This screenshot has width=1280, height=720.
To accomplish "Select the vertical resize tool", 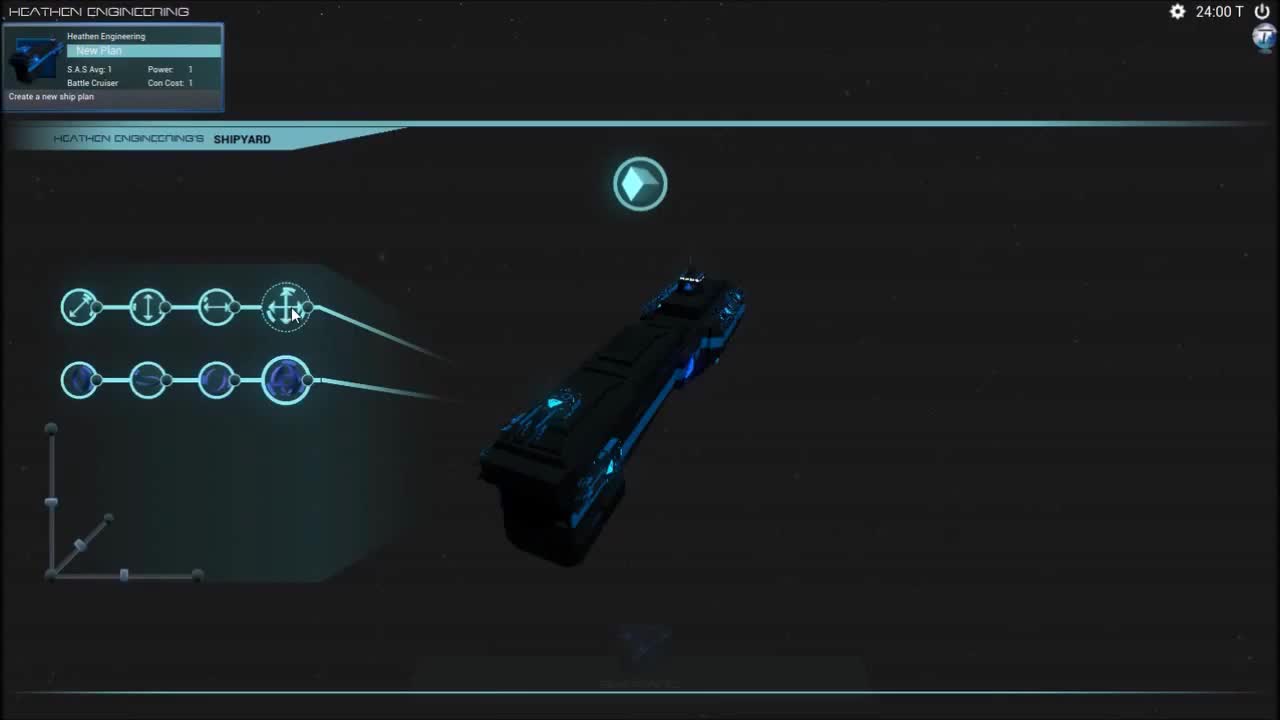I will point(148,307).
